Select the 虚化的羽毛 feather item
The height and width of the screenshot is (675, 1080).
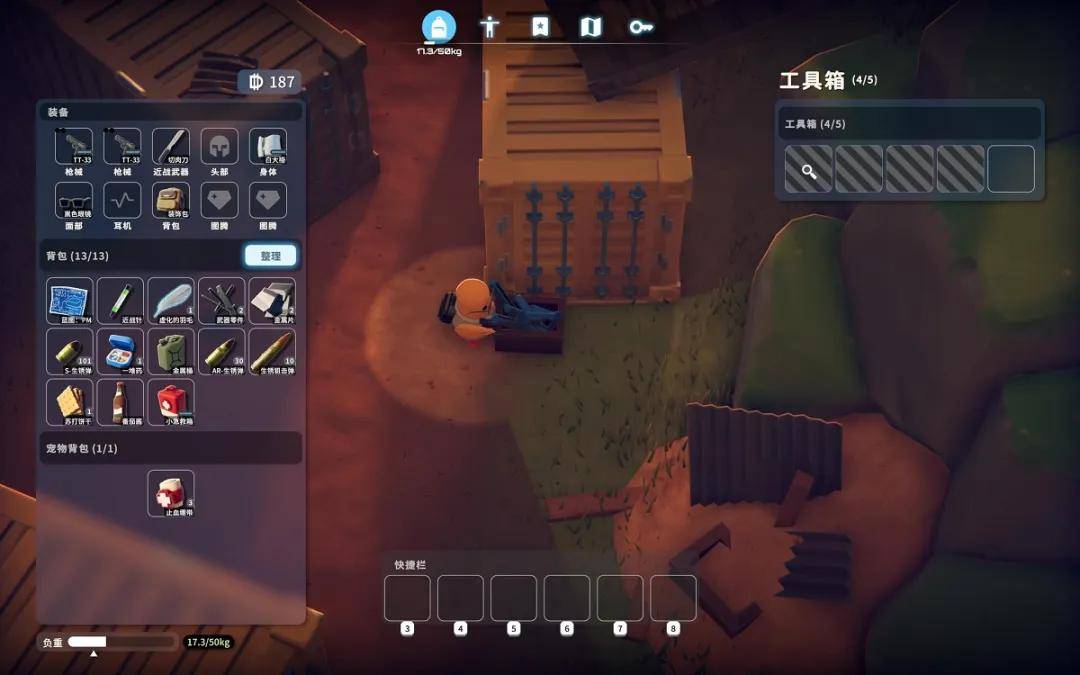tap(171, 301)
